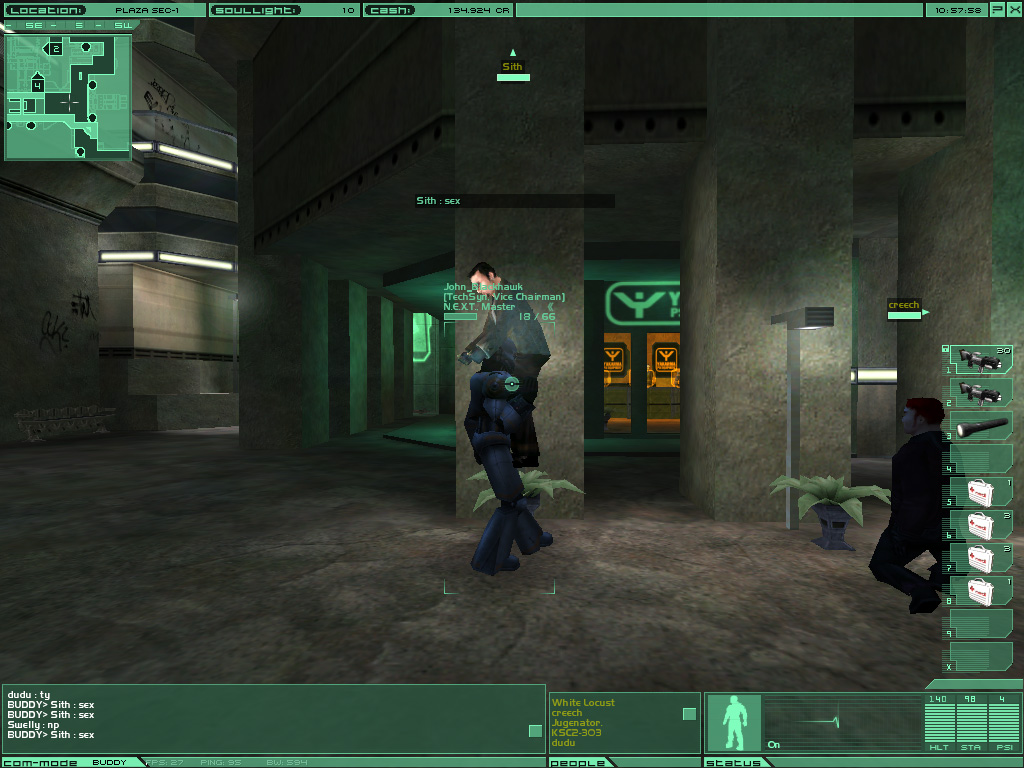Open the status tab
The image size is (1024, 768).
pos(732,763)
